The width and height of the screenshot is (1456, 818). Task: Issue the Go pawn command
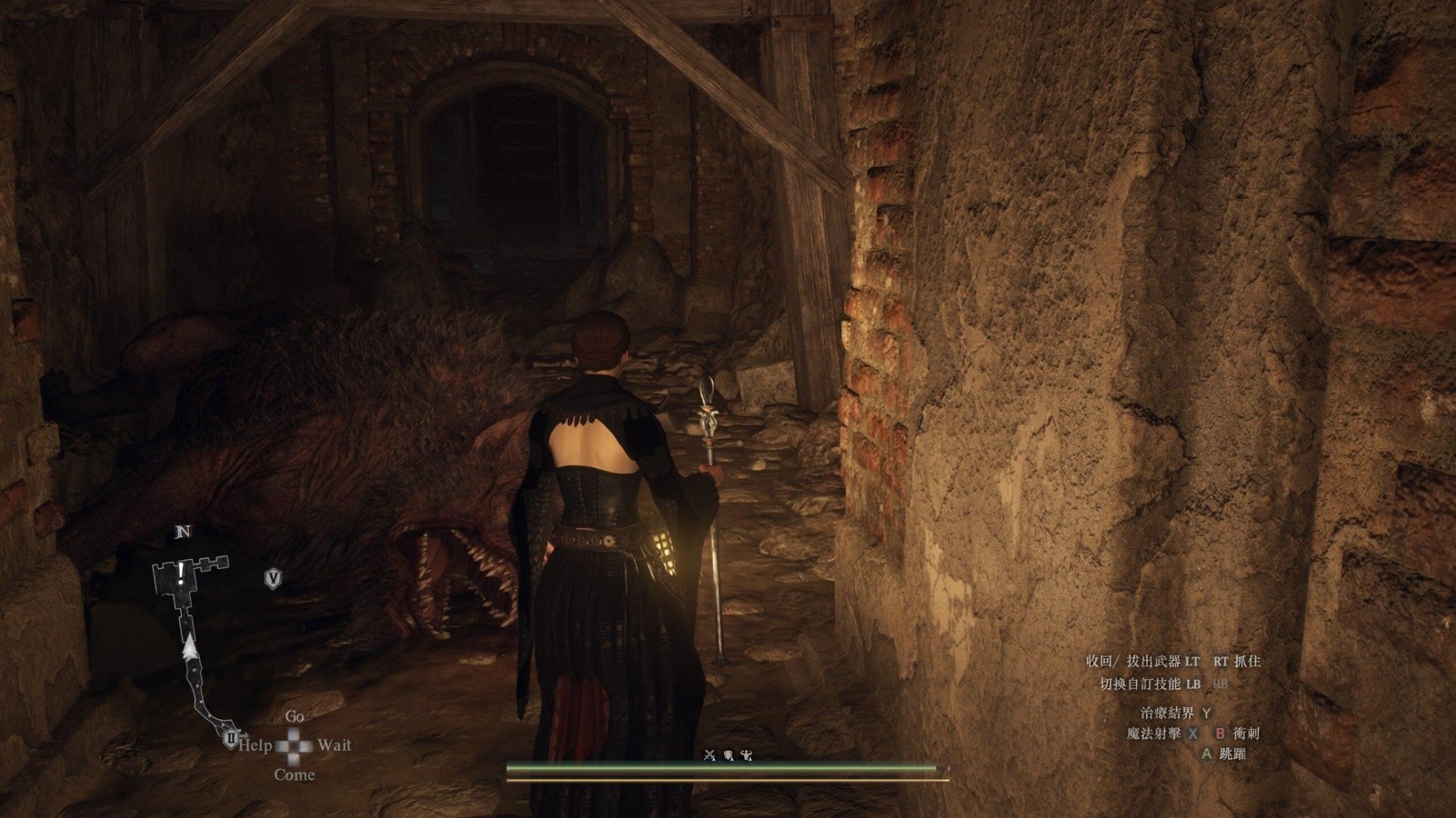tap(294, 717)
